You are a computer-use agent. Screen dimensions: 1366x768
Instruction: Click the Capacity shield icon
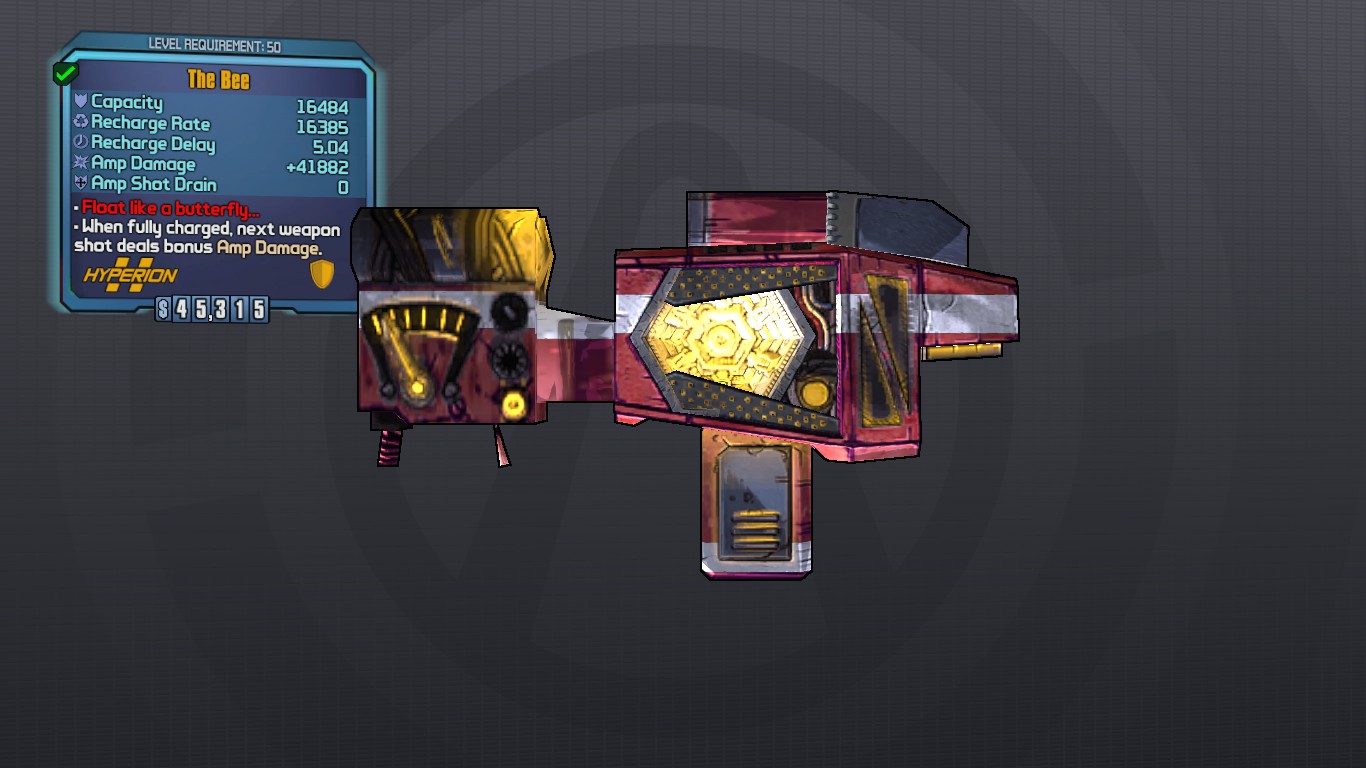79,103
